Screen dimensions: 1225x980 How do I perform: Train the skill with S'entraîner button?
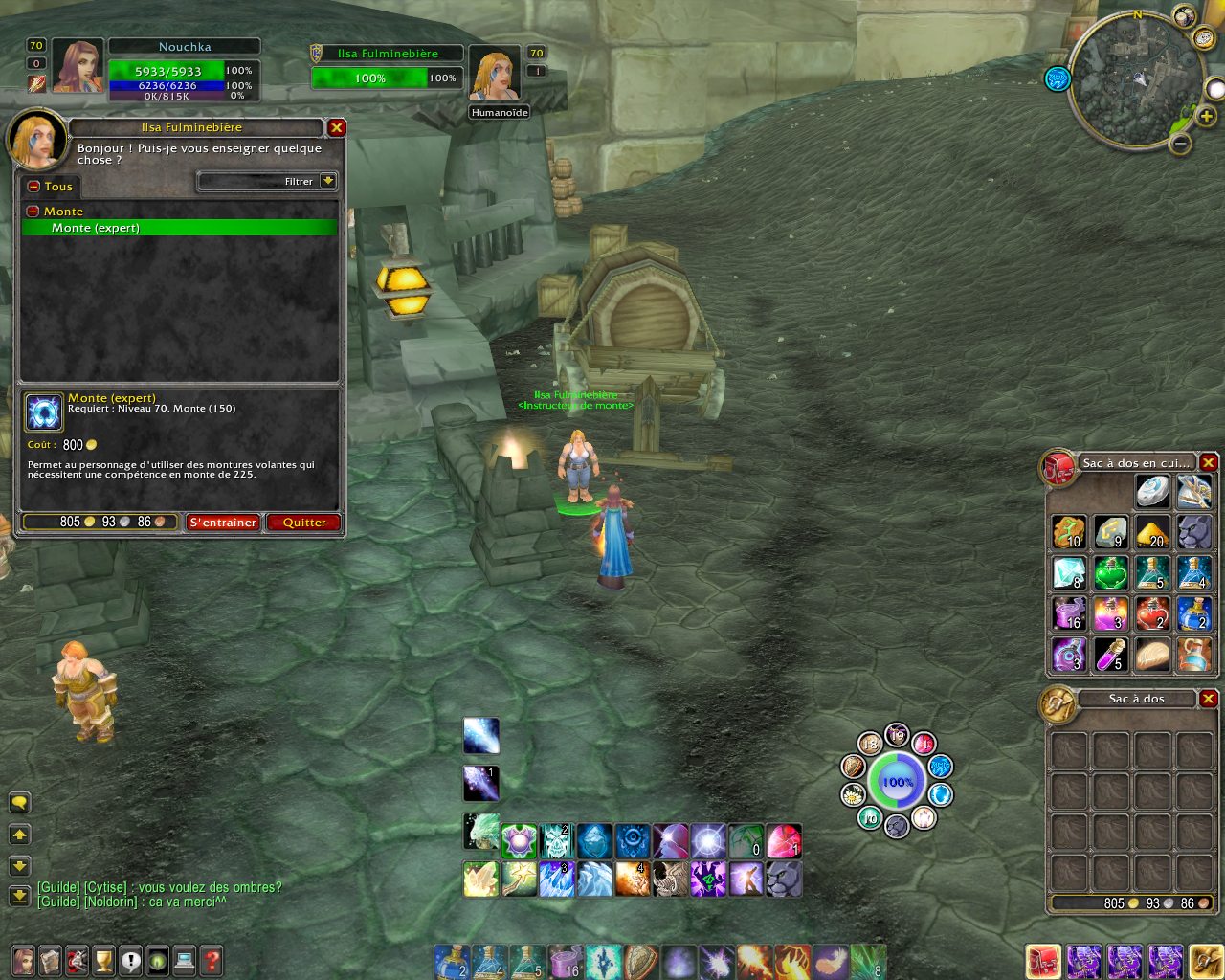coord(223,523)
